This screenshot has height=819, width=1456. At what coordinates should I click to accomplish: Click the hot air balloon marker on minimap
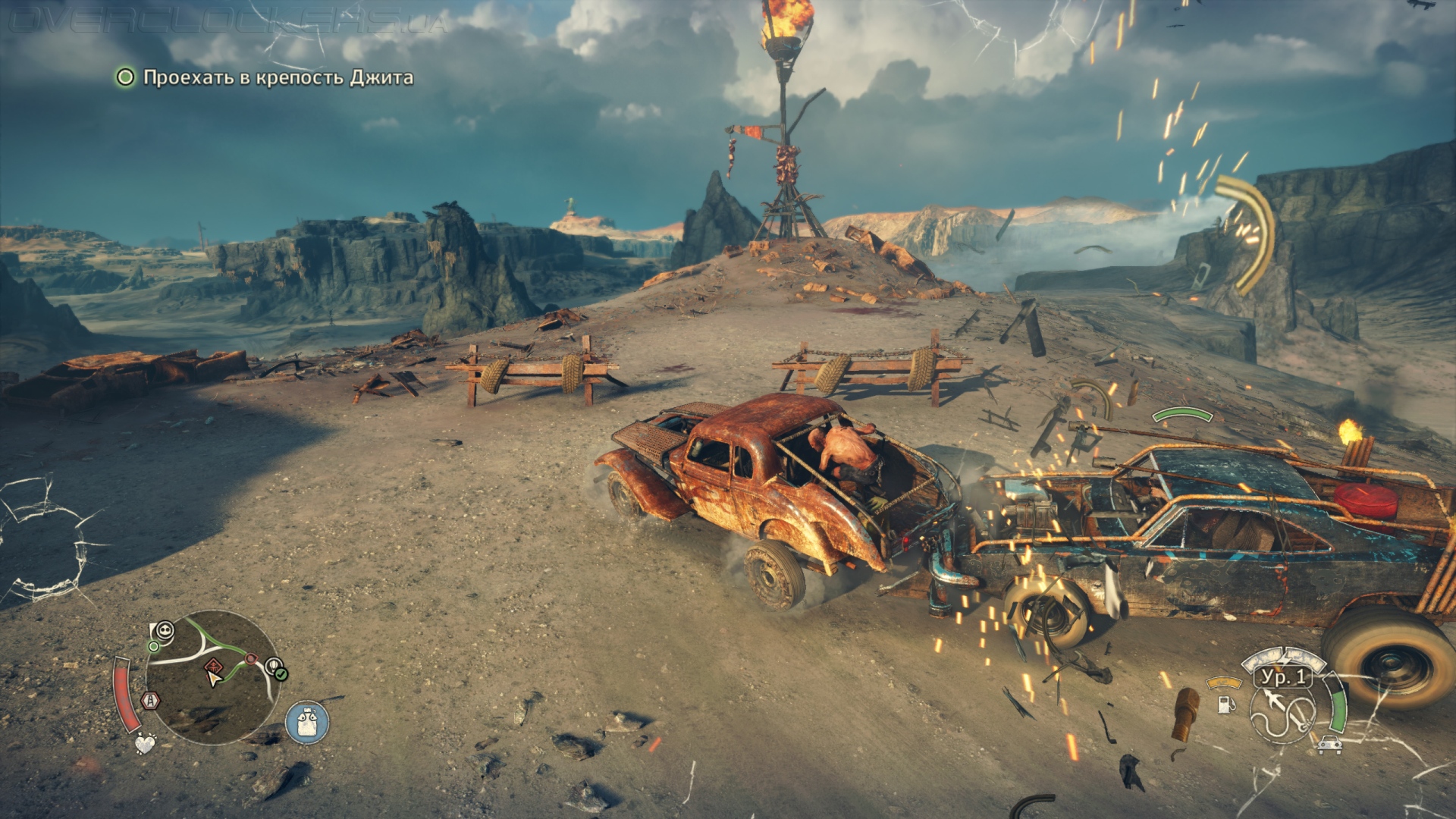273,664
